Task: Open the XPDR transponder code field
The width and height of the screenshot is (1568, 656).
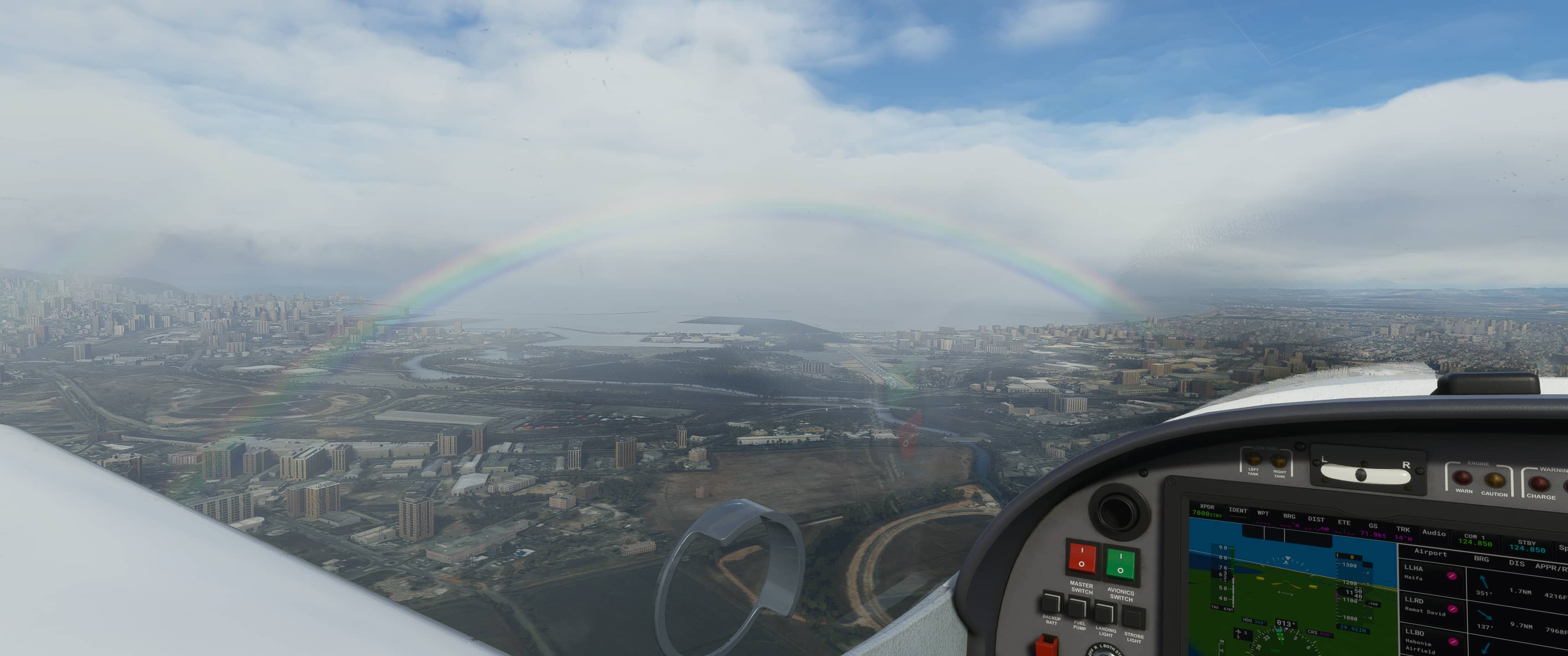Action: tap(1207, 511)
